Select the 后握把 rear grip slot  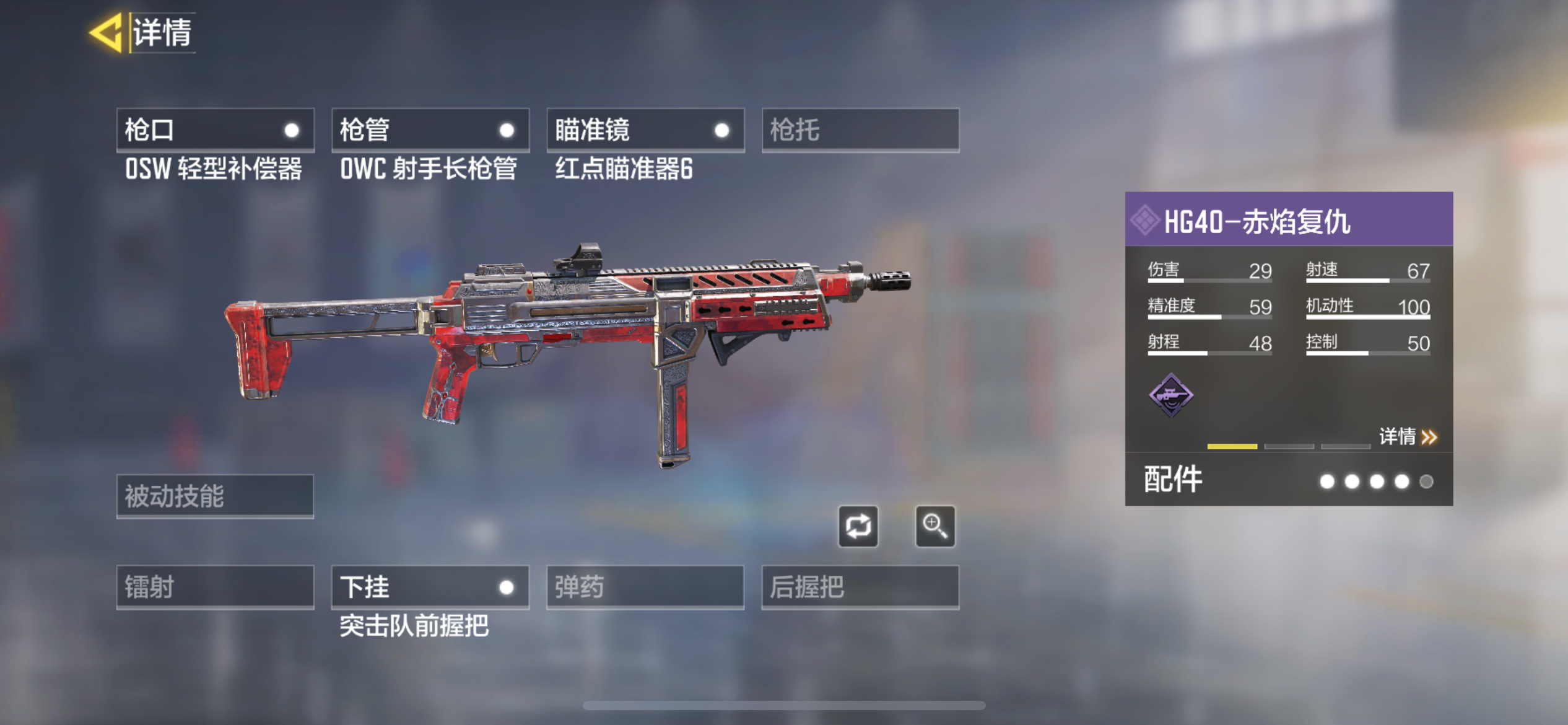point(860,586)
